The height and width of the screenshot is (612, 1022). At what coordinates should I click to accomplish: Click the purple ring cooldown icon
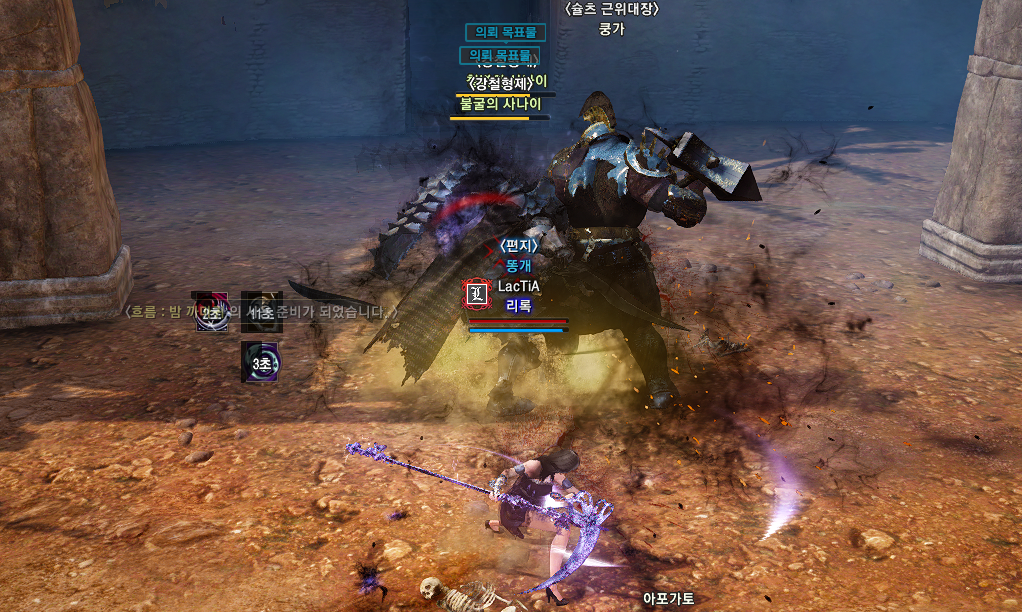(261, 362)
